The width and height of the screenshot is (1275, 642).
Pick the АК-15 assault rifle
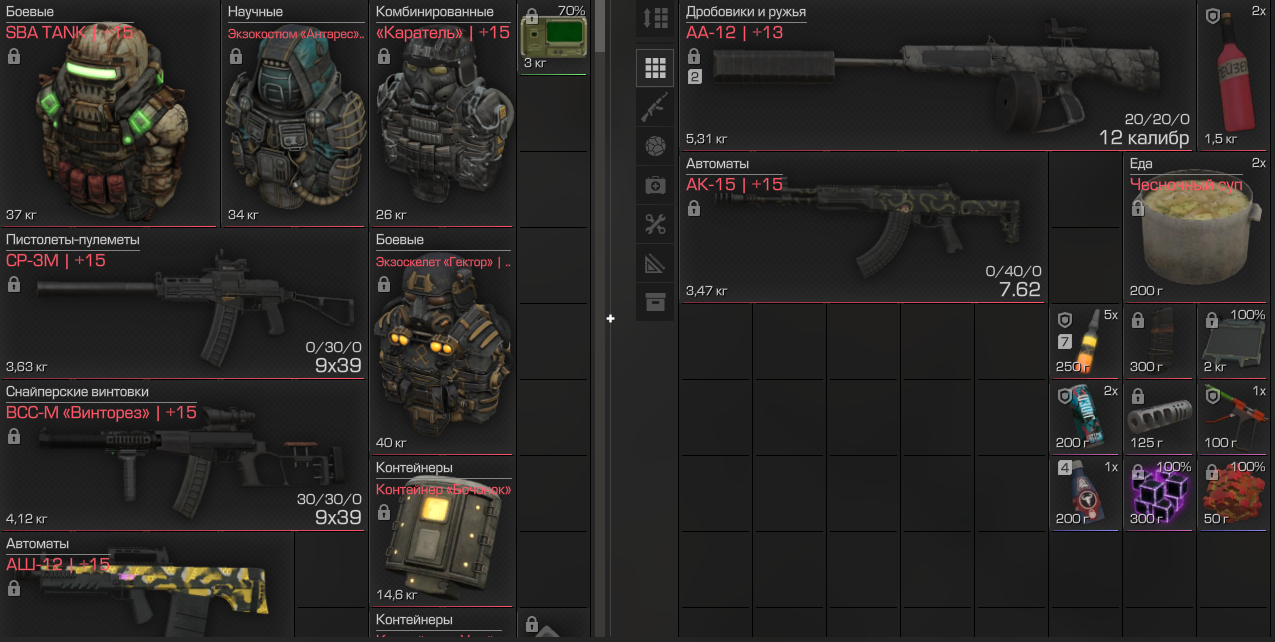click(865, 230)
